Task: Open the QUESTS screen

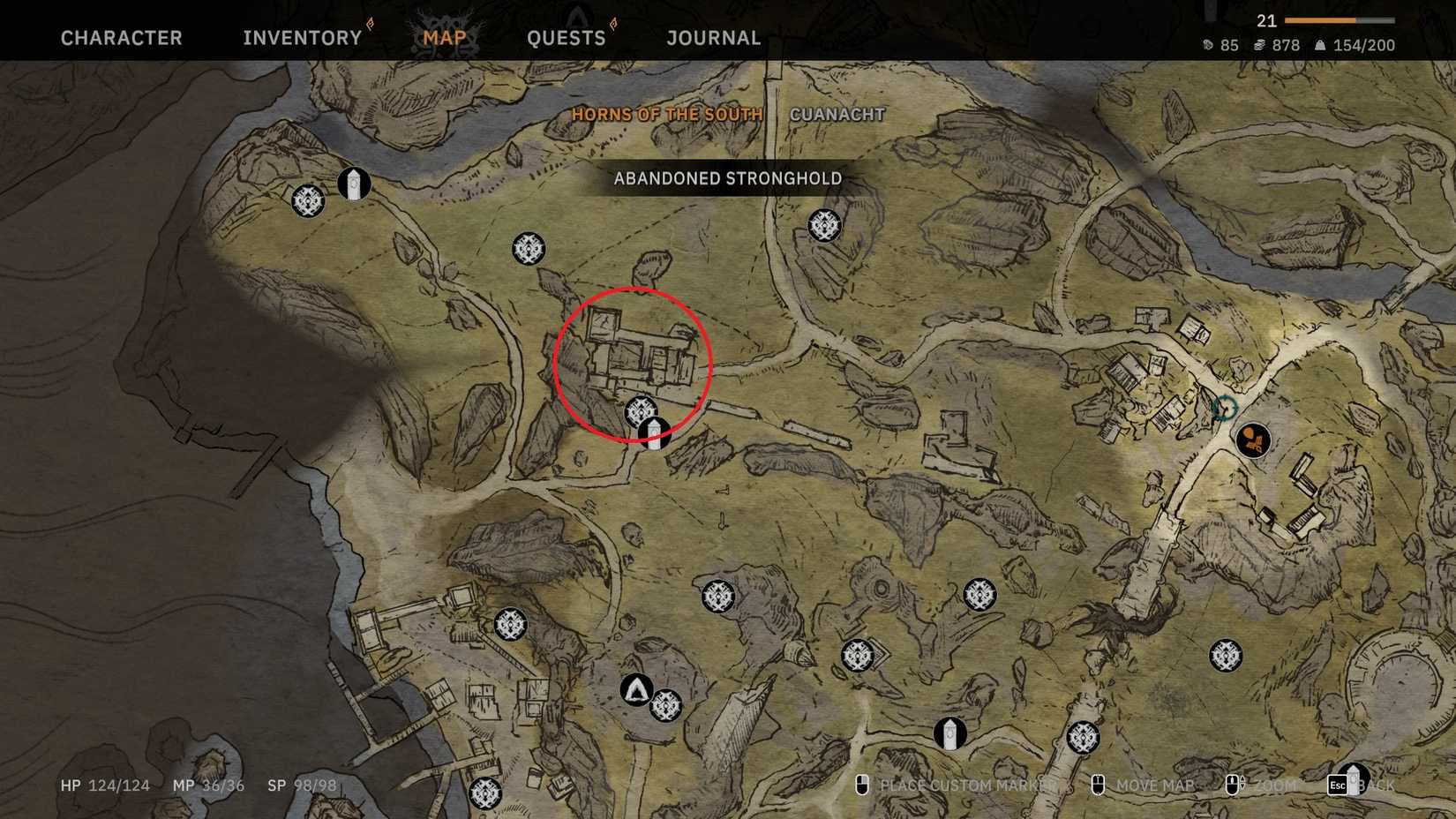Action: [x=566, y=37]
